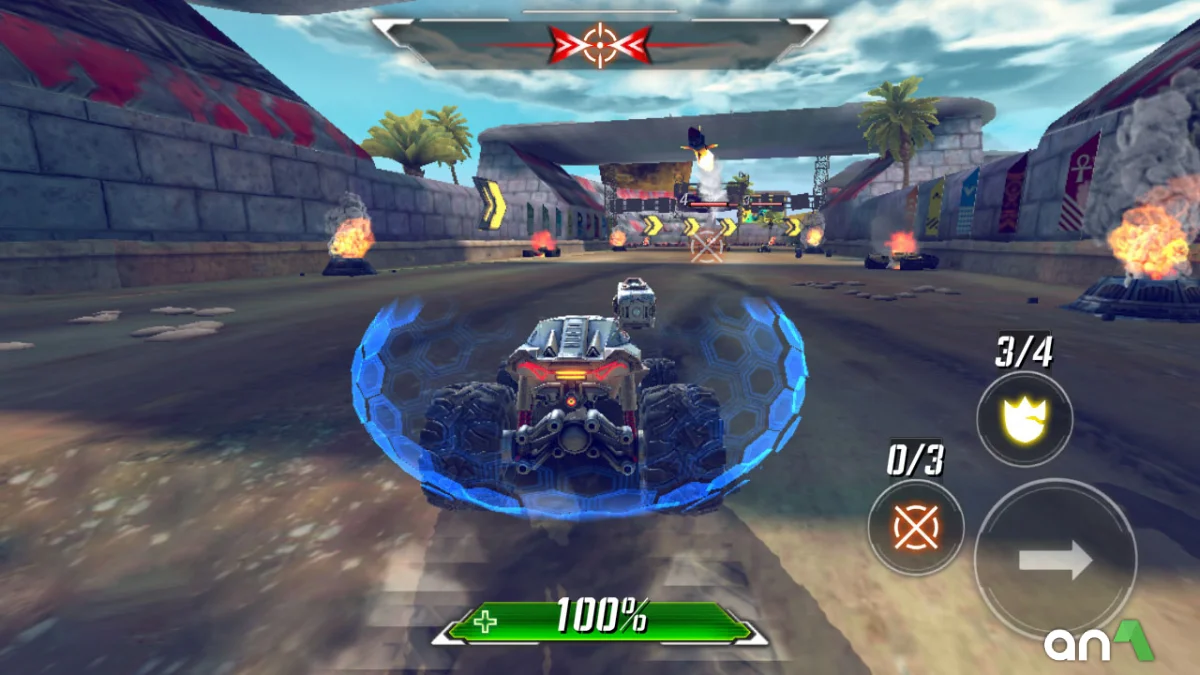Image resolution: width=1200 pixels, height=675 pixels.
Task: Tap the large arrow boost button
Action: coord(1055,559)
